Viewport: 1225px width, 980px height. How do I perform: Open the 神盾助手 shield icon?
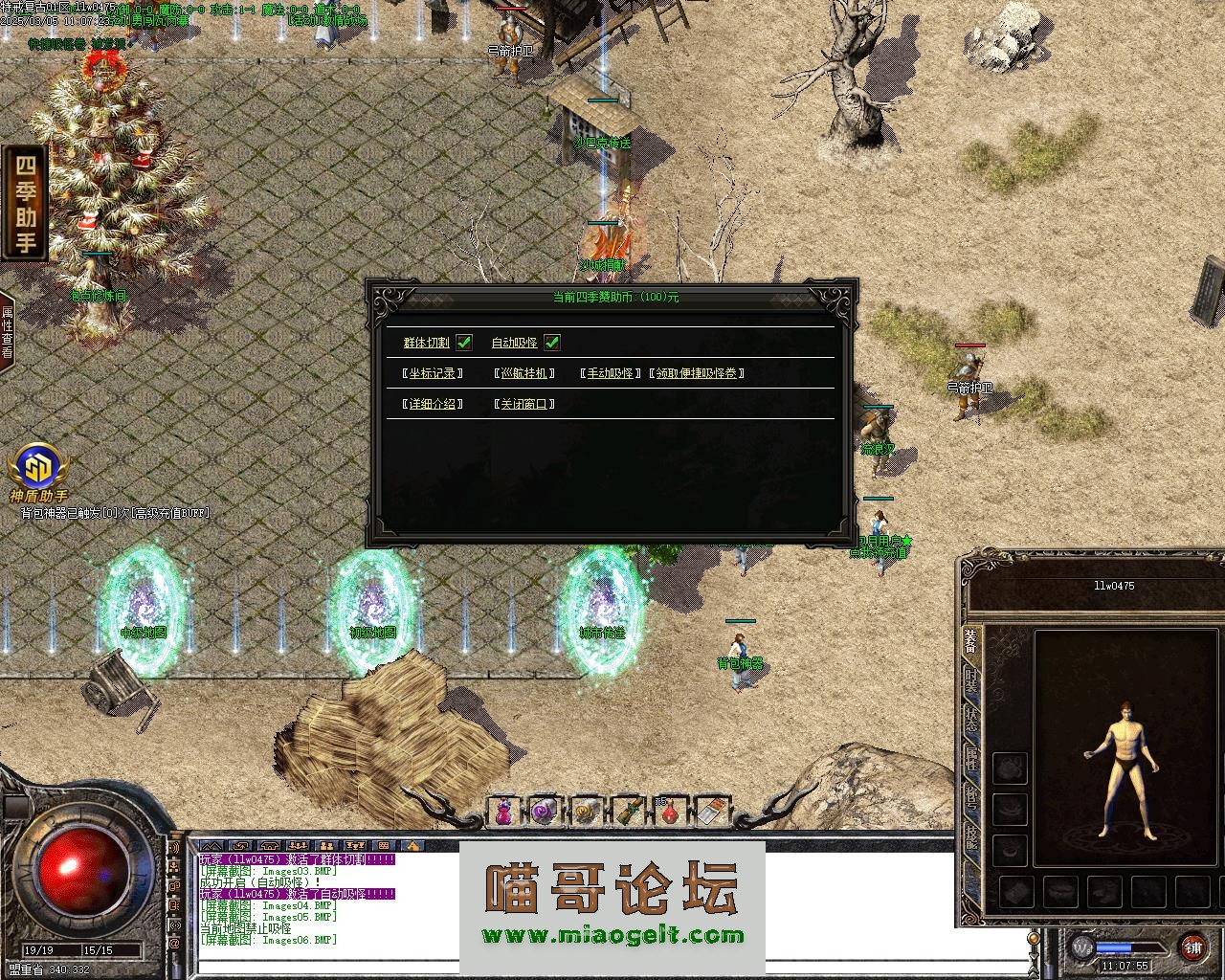(x=38, y=469)
